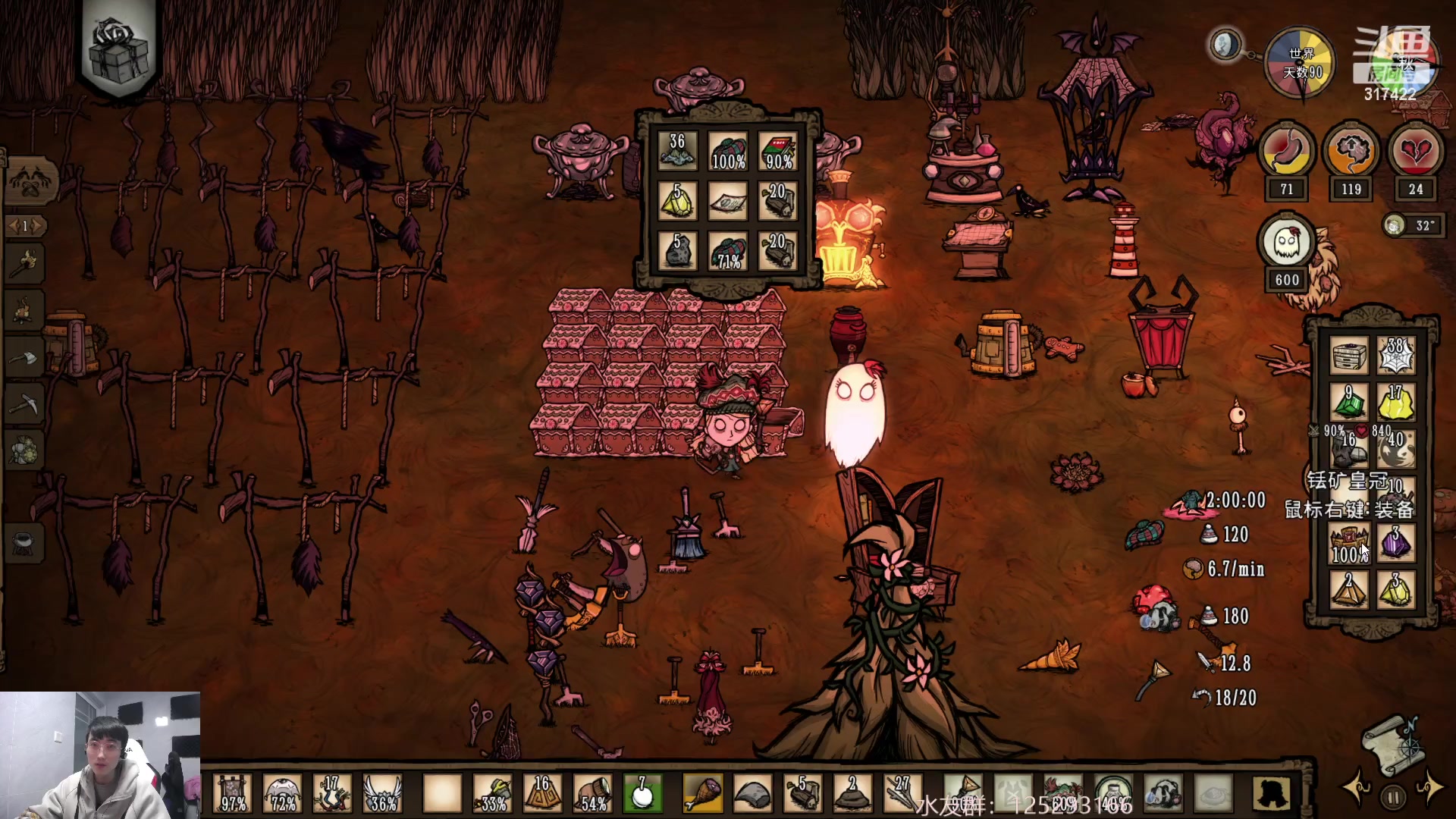Grab the stack of 5 flint from chest

(677, 249)
